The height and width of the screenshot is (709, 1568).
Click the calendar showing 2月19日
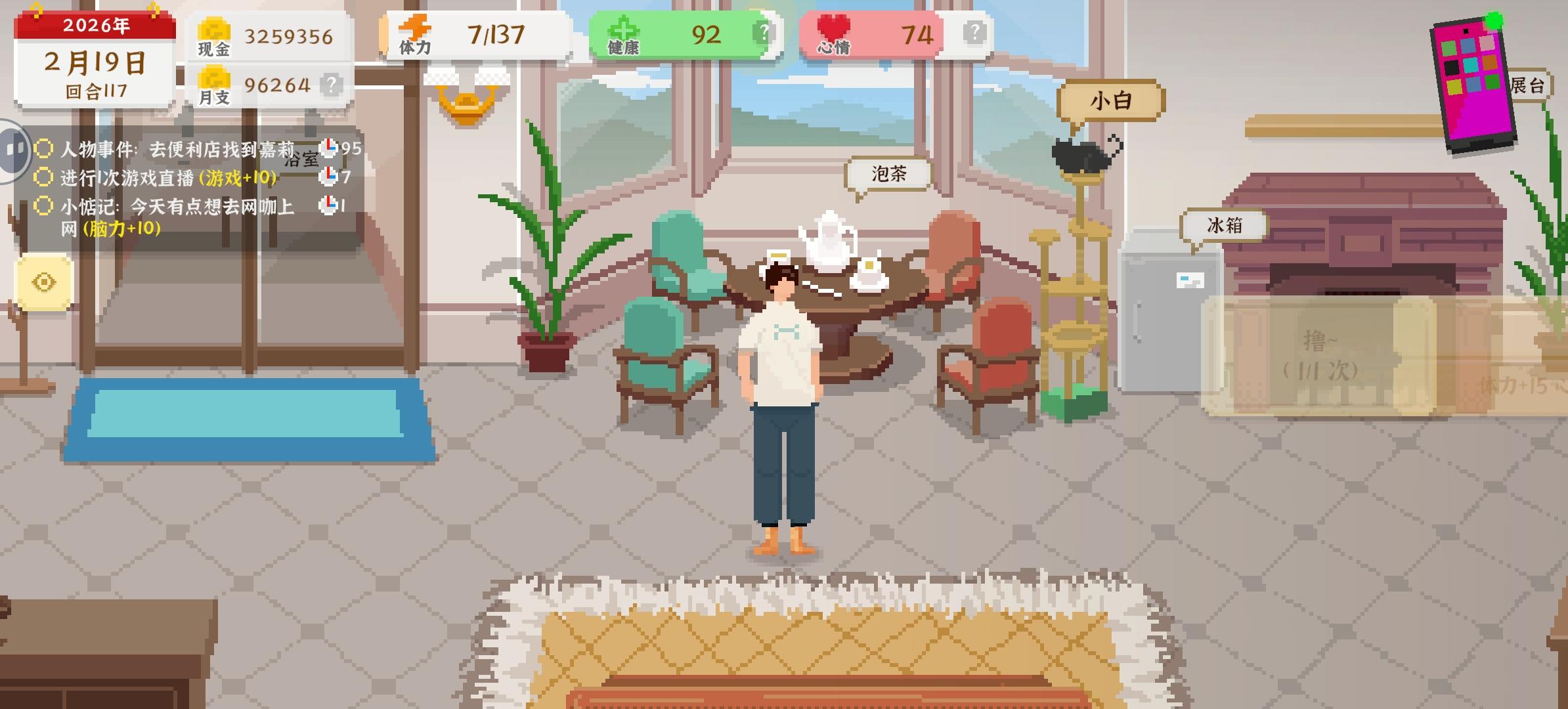(x=93, y=62)
